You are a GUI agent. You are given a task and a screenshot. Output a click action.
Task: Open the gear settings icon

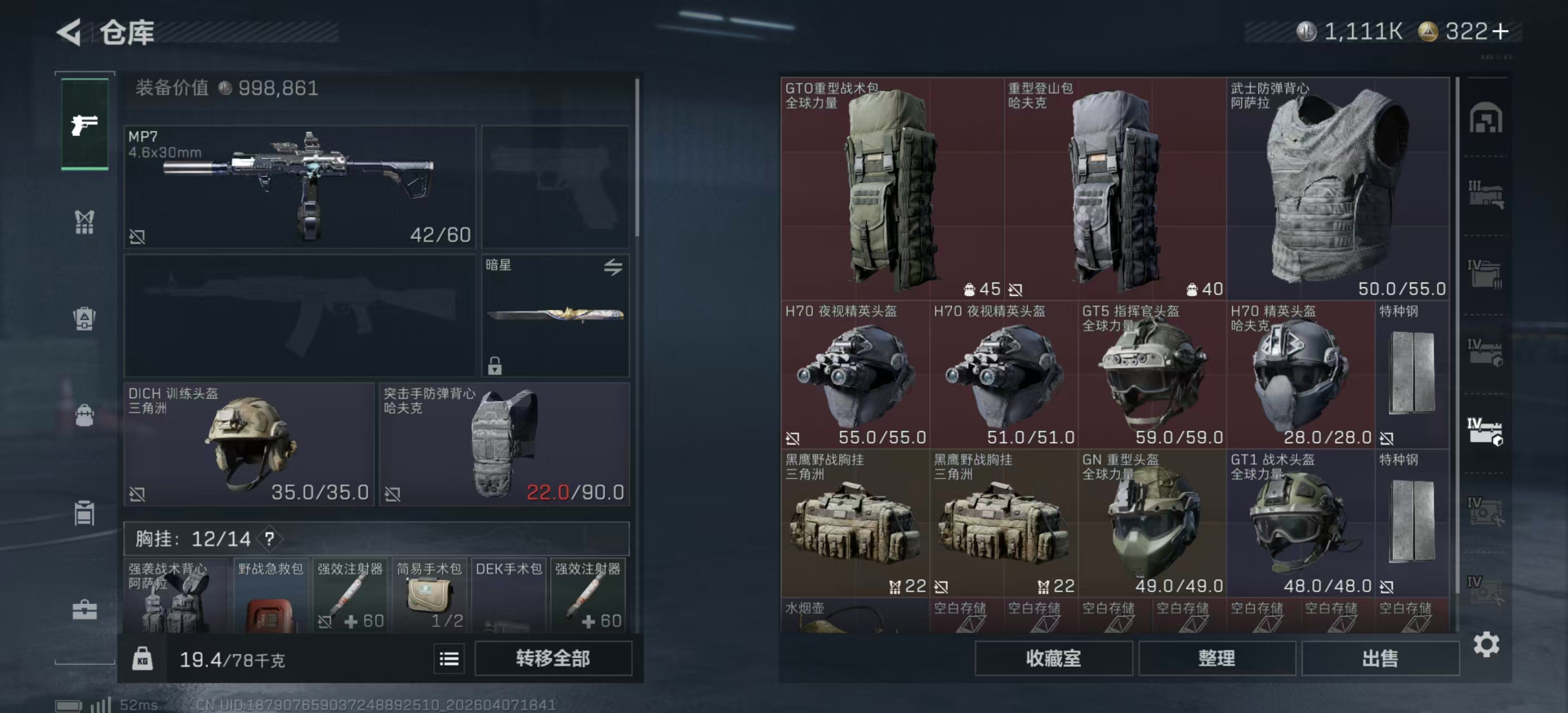1486,644
